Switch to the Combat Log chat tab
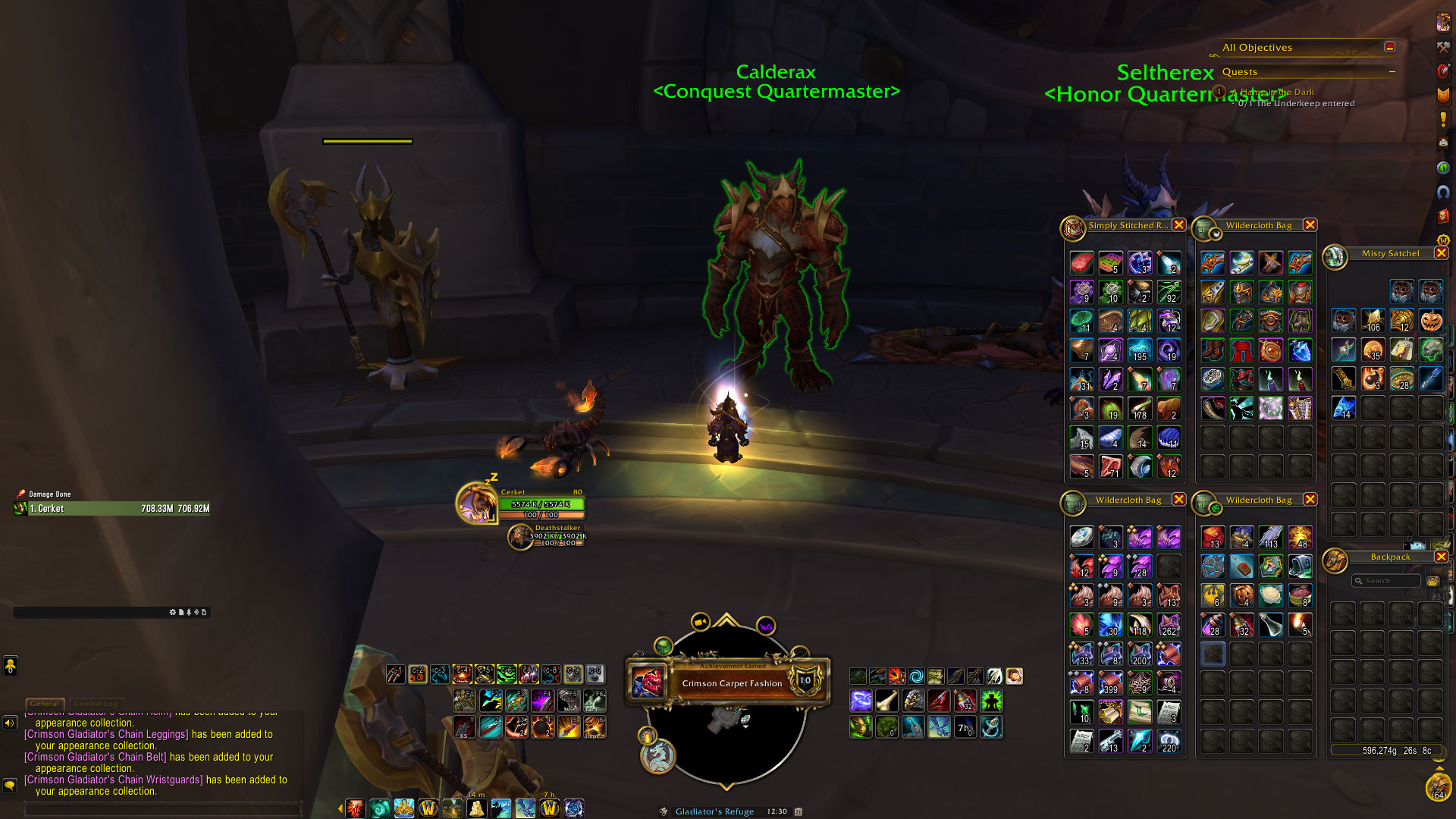This screenshot has width=1456, height=819. tap(96, 704)
